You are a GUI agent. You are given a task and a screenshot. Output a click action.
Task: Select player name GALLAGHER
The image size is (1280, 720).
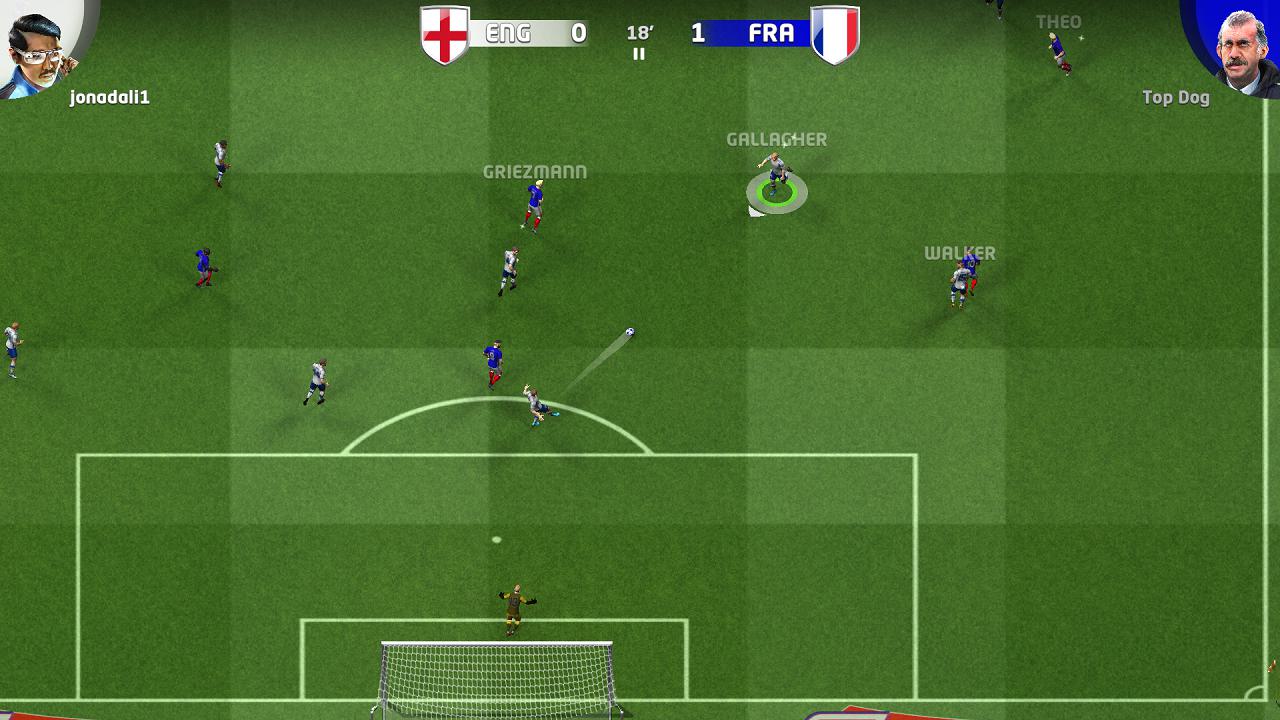[777, 140]
